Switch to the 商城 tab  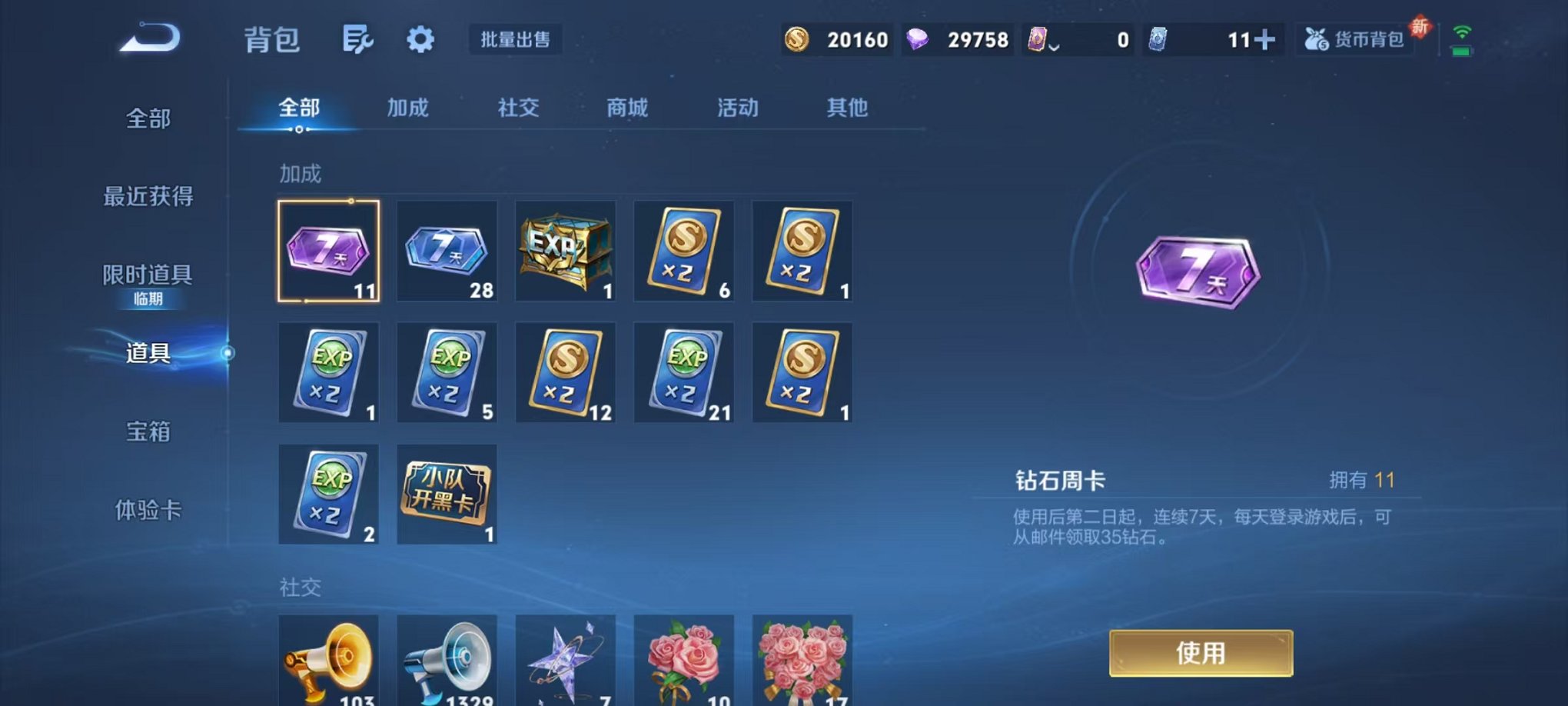tap(626, 108)
